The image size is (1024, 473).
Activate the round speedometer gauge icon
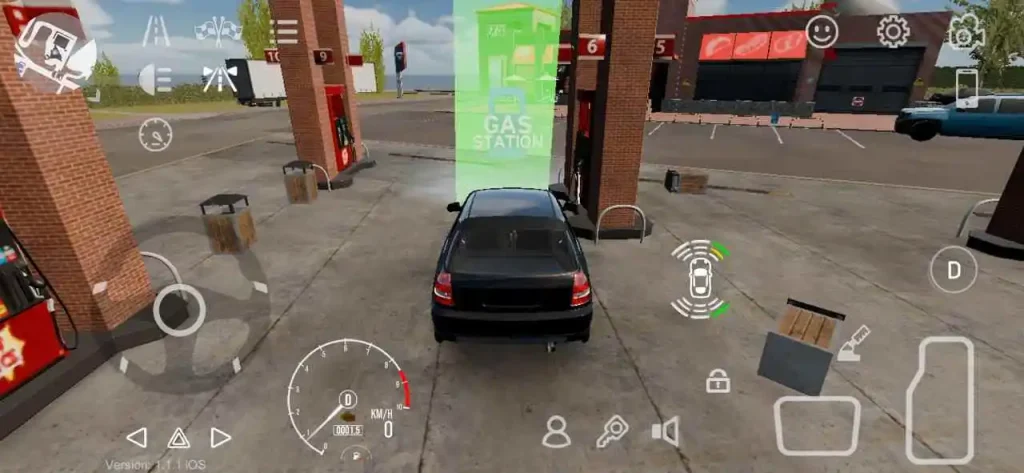155,134
